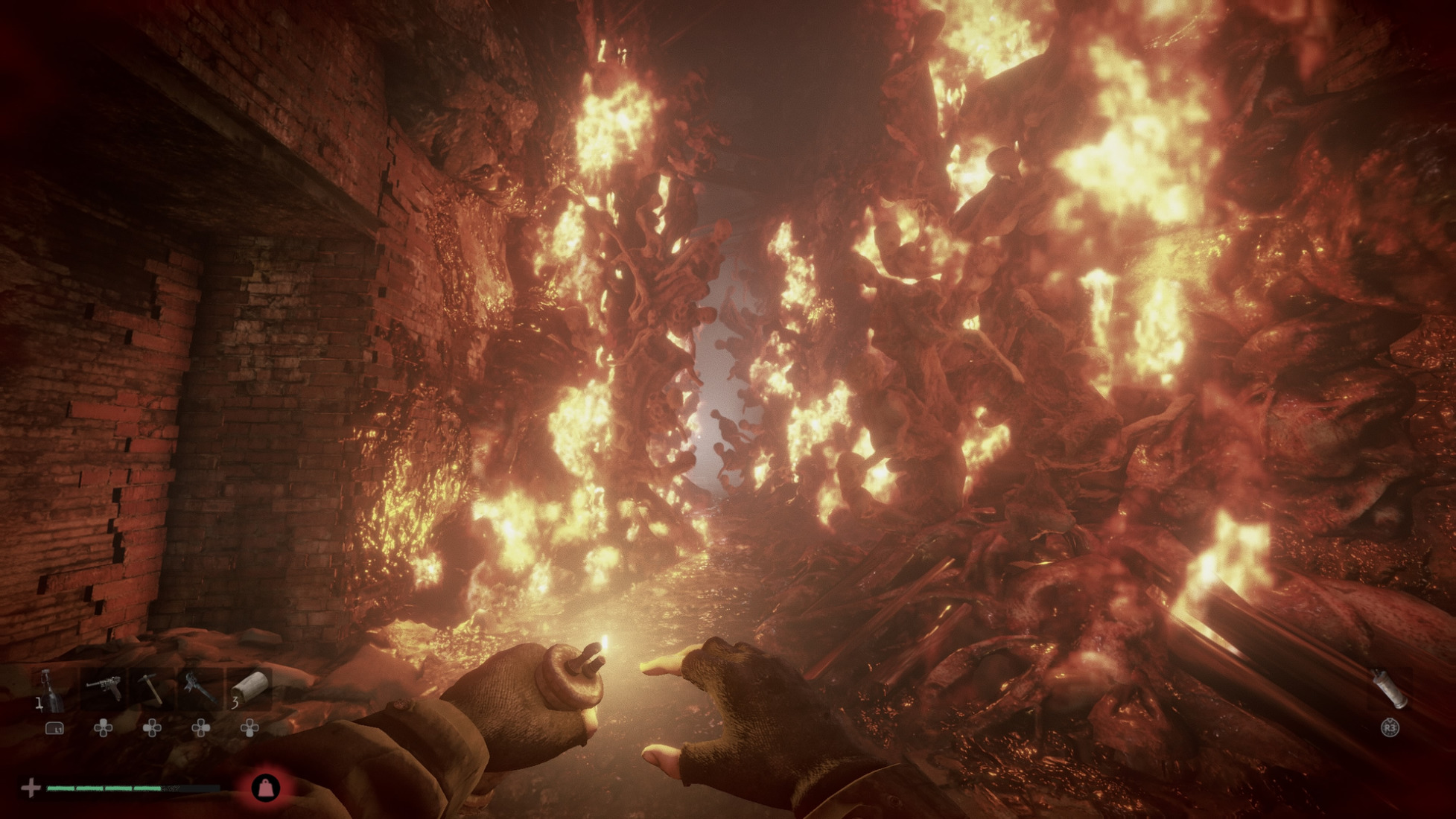Choose the pickaxe hotbar slot

coord(151,687)
